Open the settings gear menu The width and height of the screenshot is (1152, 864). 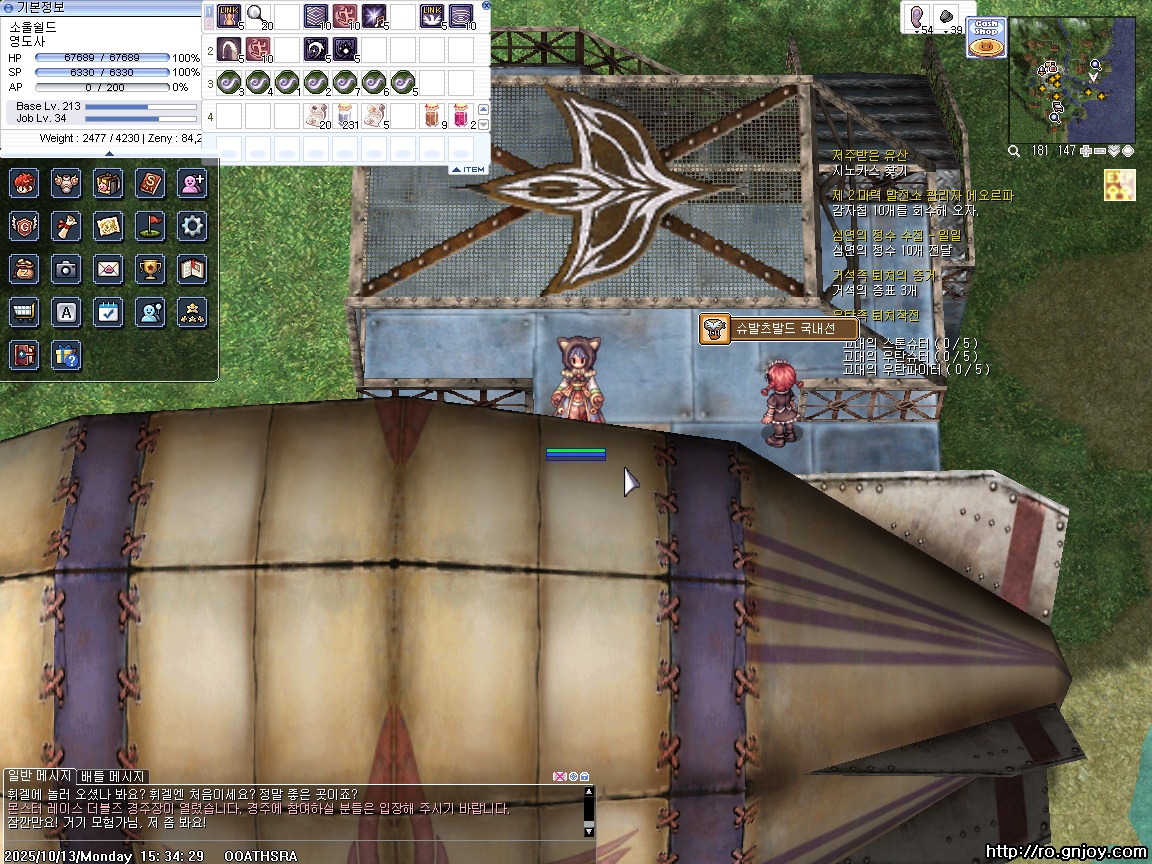(192, 226)
